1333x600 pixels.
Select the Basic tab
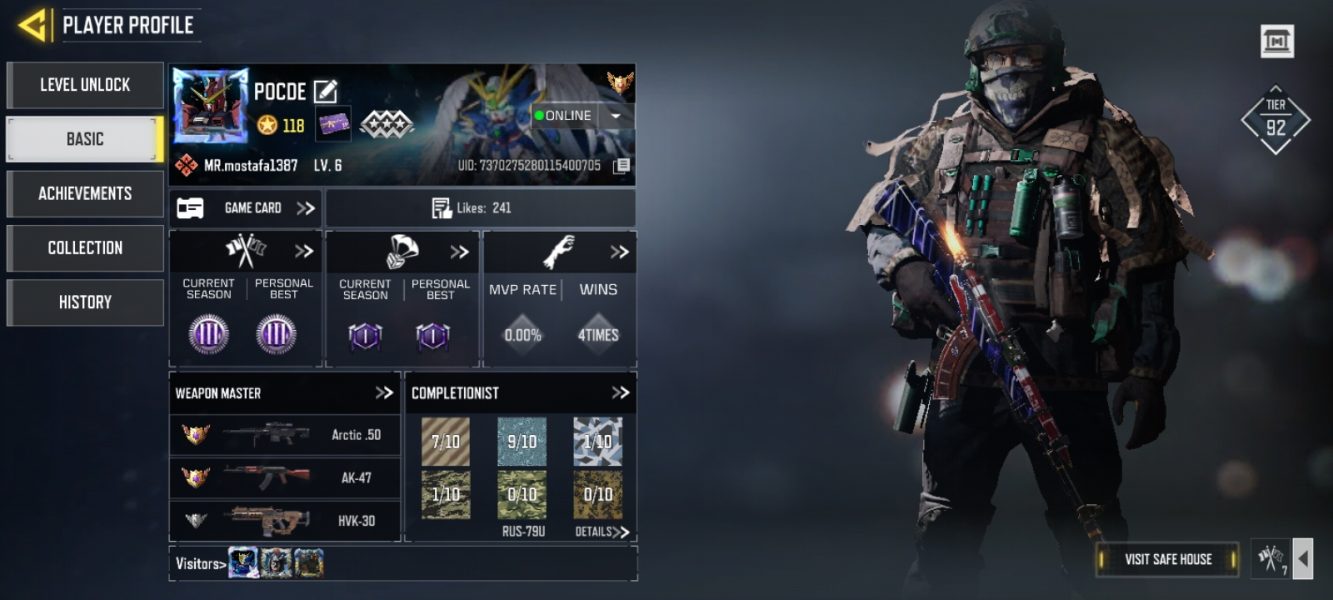pos(85,139)
